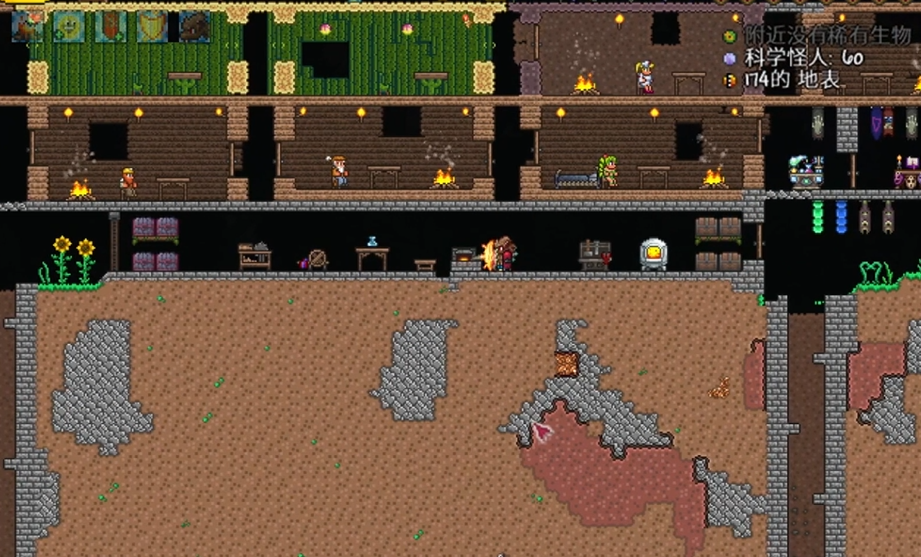Select the campfire Cozy Fire buff icon
The height and width of the screenshot is (557, 921).
click(27, 26)
